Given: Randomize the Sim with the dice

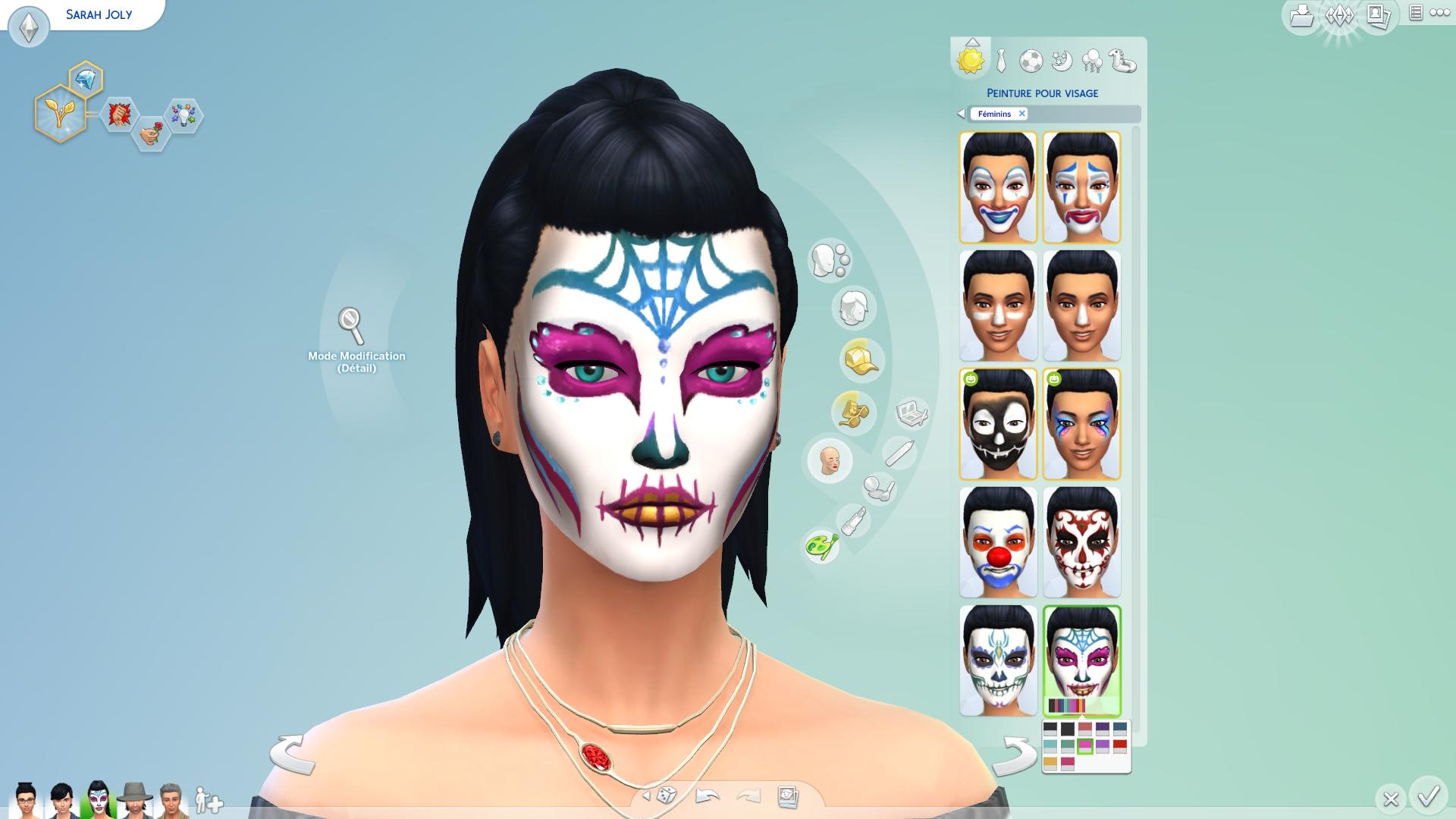Looking at the screenshot, I should coord(667,795).
